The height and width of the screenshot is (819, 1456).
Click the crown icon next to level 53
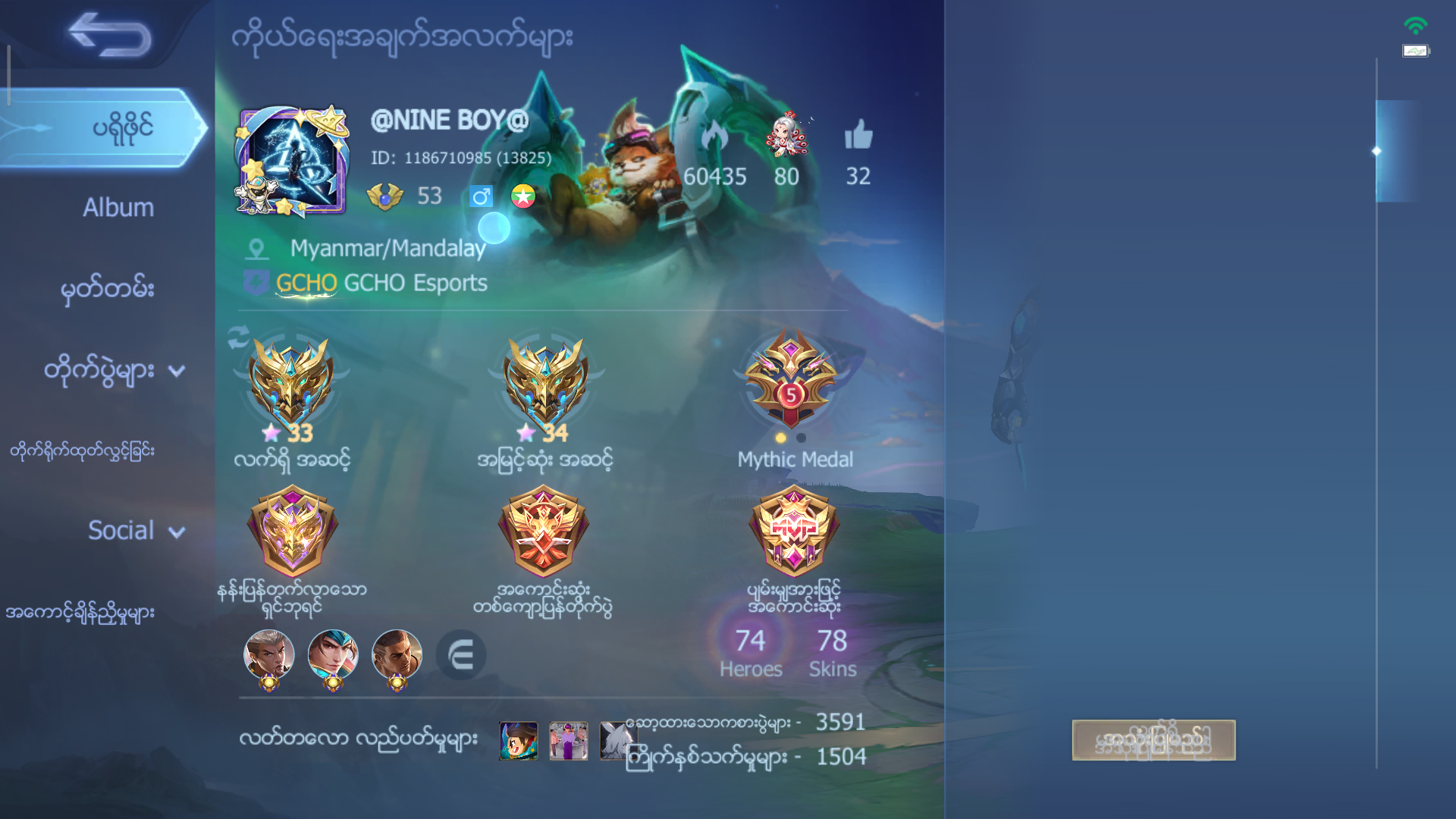(383, 196)
